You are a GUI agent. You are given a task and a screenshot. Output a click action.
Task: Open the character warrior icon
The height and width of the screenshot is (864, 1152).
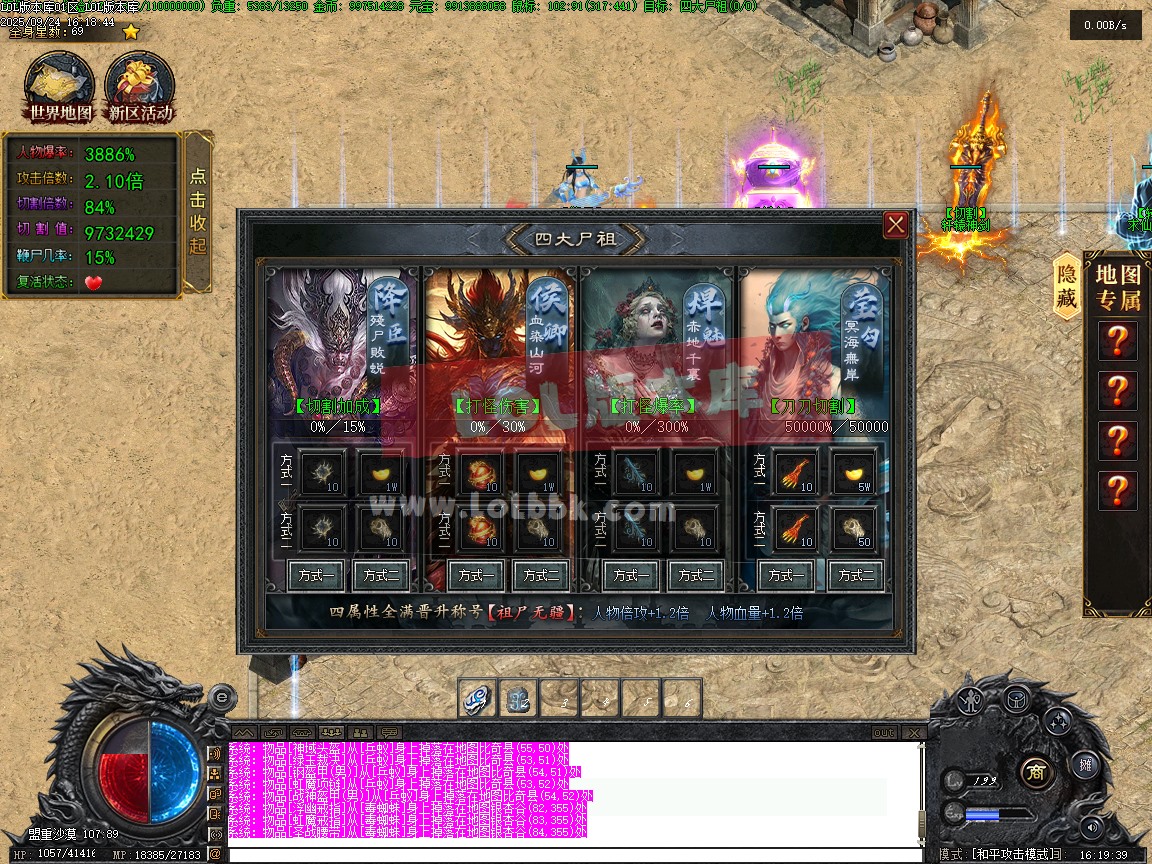(968, 701)
